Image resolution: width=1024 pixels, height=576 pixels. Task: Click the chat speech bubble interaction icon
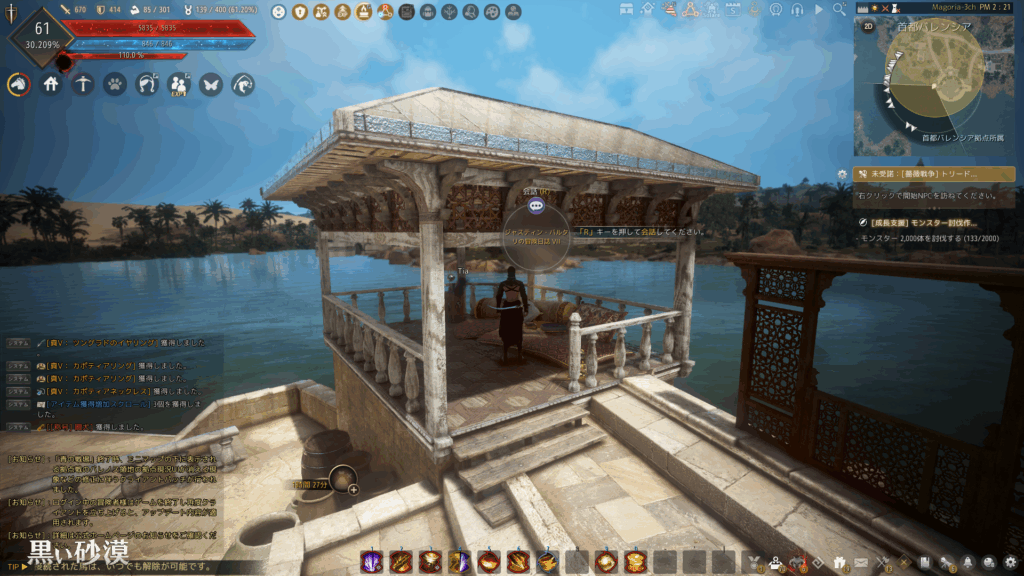tap(536, 206)
